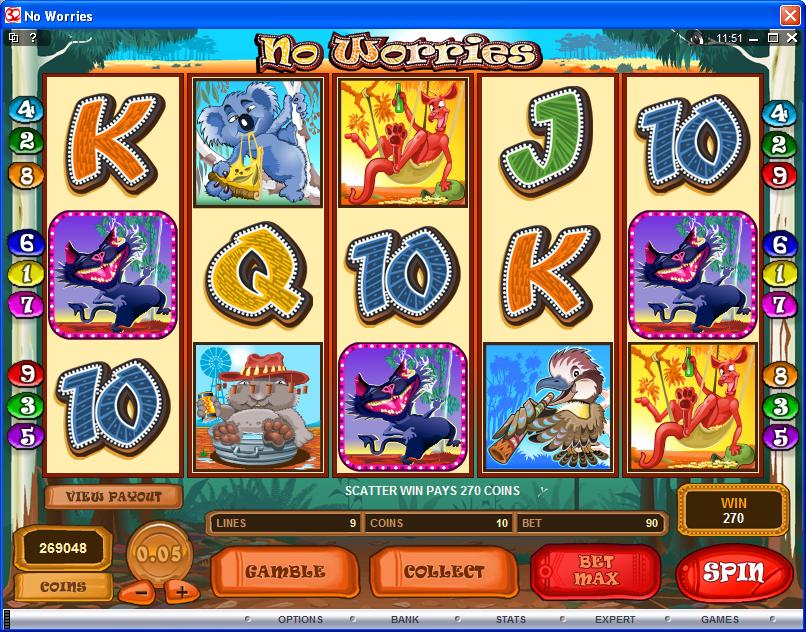
Task: Hit the Bet Max button
Action: [x=595, y=572]
